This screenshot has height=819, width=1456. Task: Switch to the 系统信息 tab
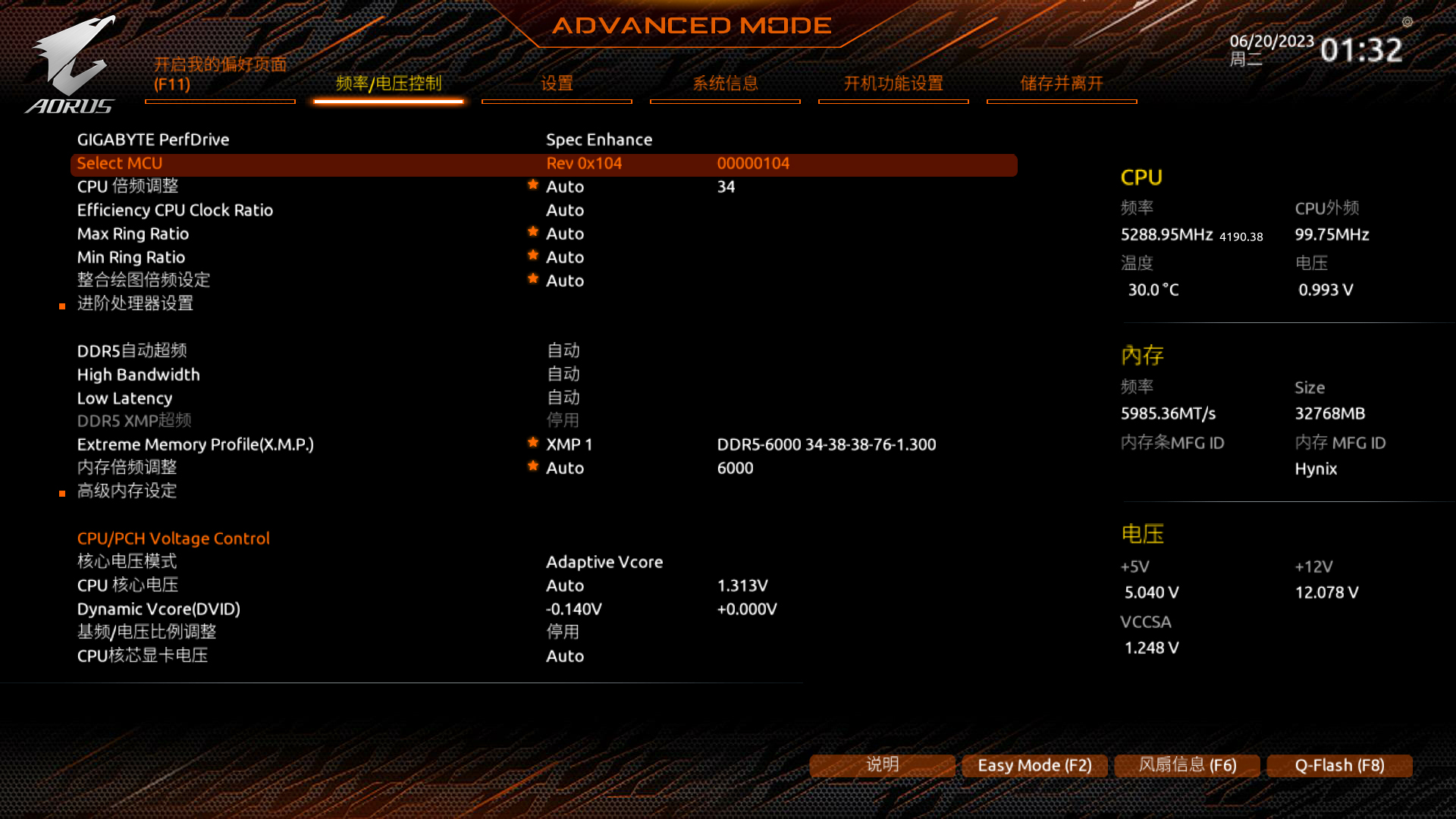725,83
